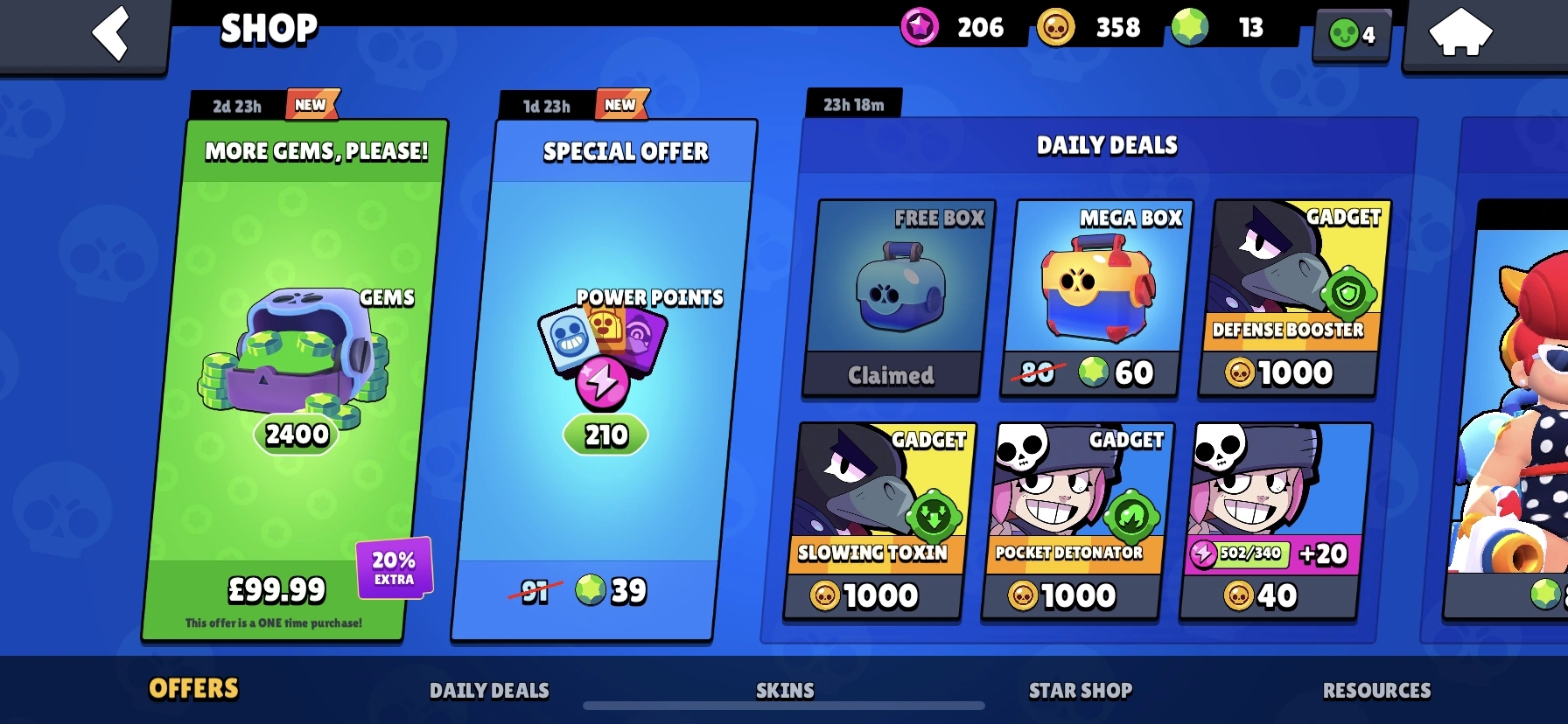Switch to the Star Shop tab
The height and width of the screenshot is (724, 1568).
point(1078,690)
